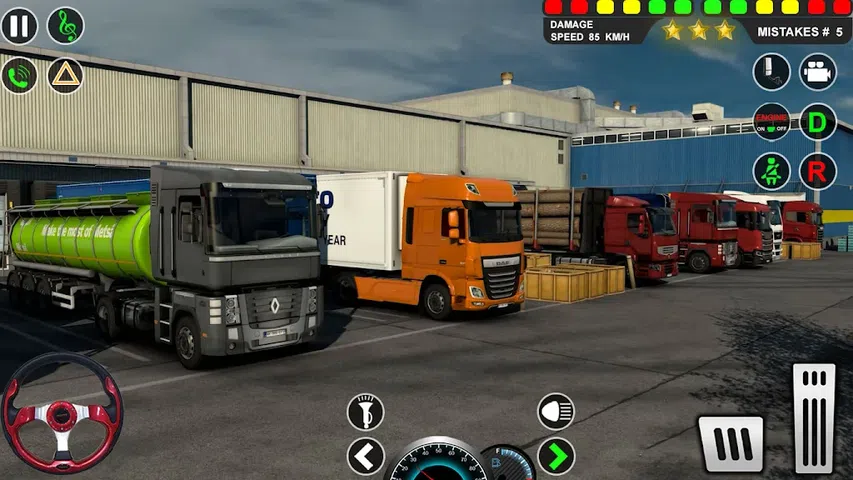Activate the left turn indicator arrow
Screen dimensions: 853x480
[365, 457]
